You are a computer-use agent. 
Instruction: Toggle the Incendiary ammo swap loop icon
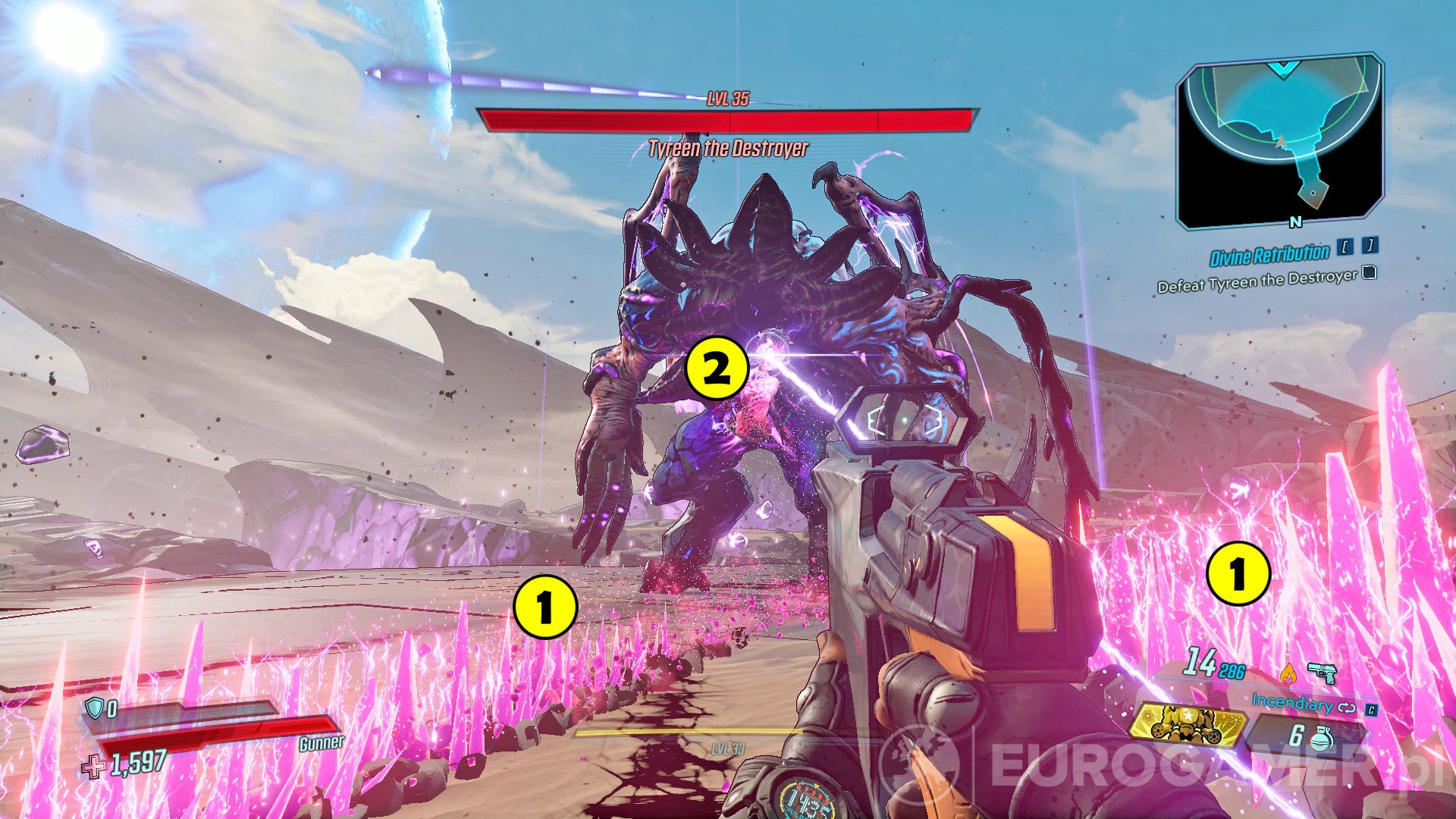coord(1347,708)
